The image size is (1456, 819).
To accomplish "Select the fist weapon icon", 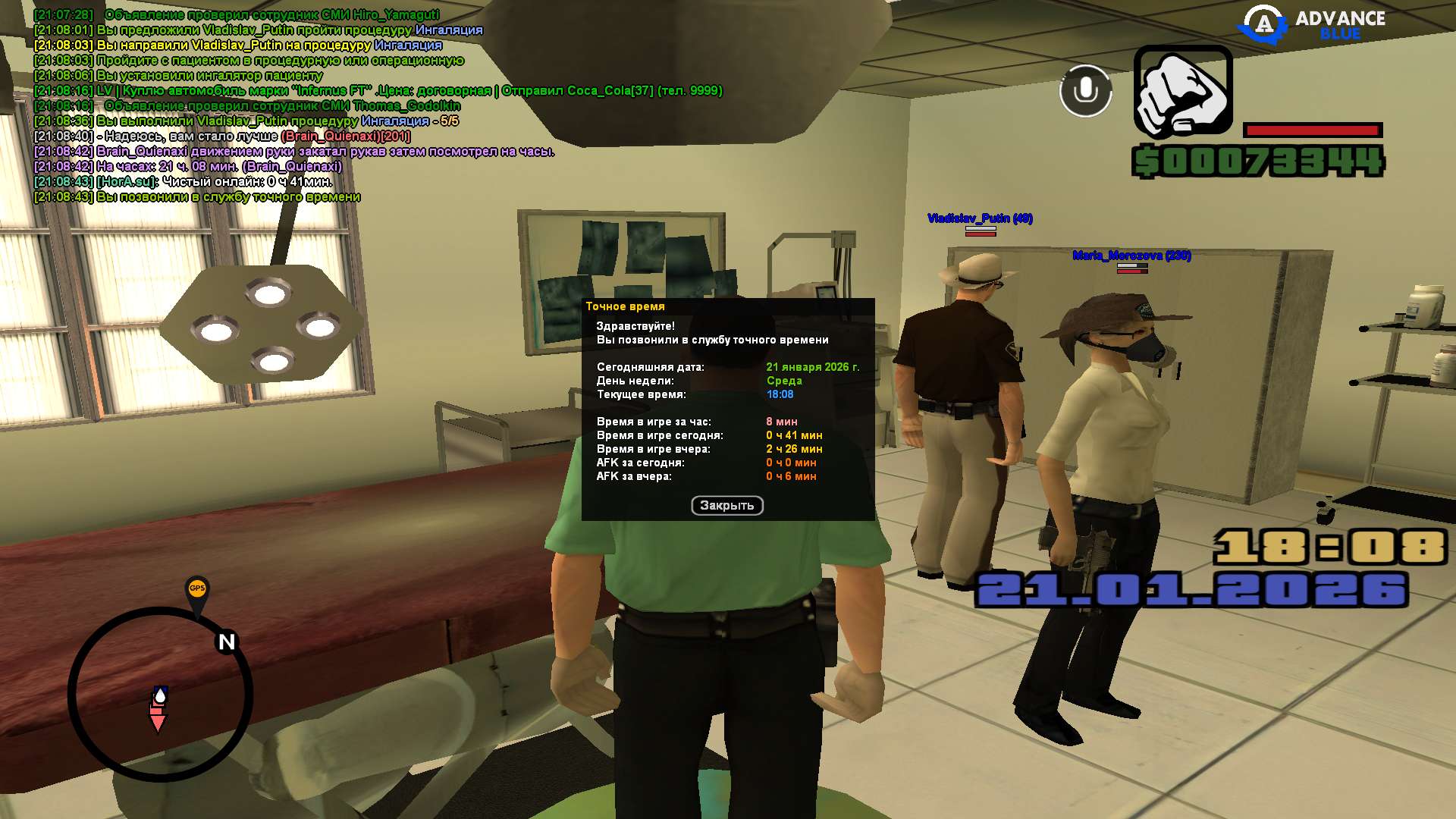I will click(1182, 93).
